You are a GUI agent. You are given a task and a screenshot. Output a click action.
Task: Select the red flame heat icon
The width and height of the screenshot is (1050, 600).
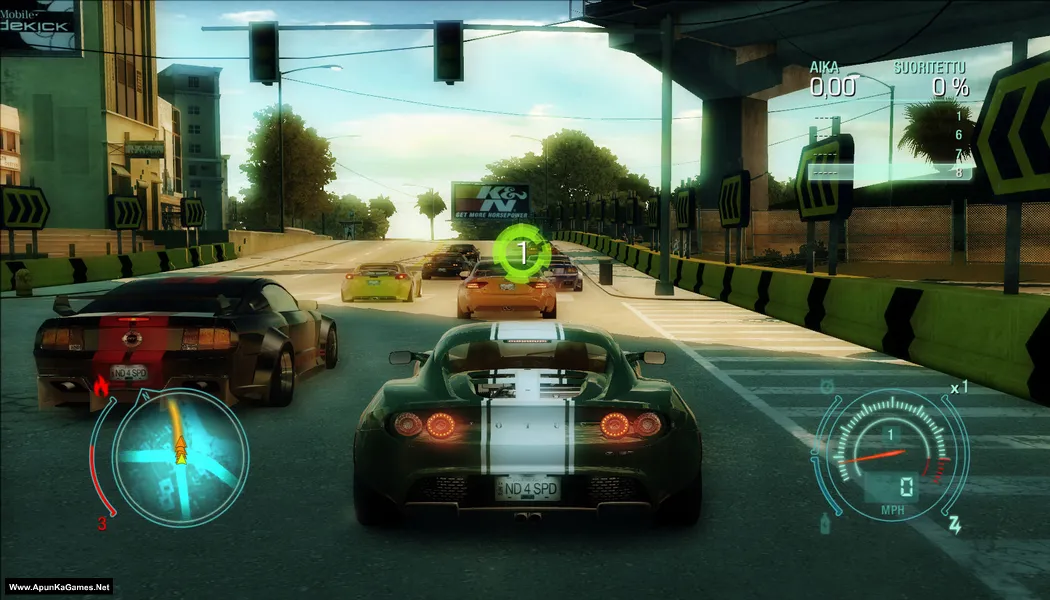point(99,385)
